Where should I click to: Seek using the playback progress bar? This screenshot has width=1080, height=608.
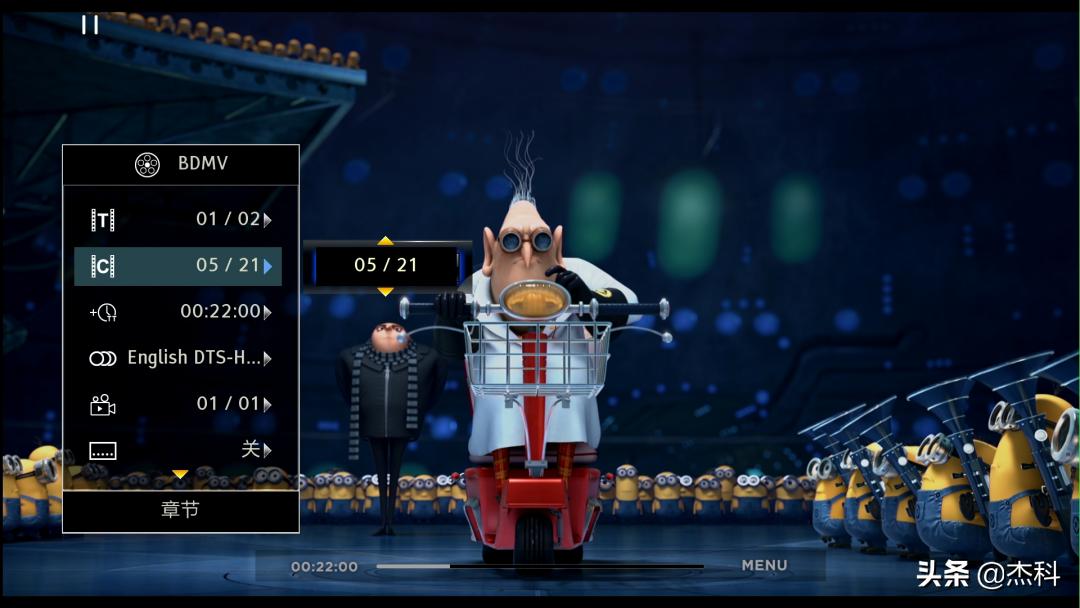coord(540,566)
